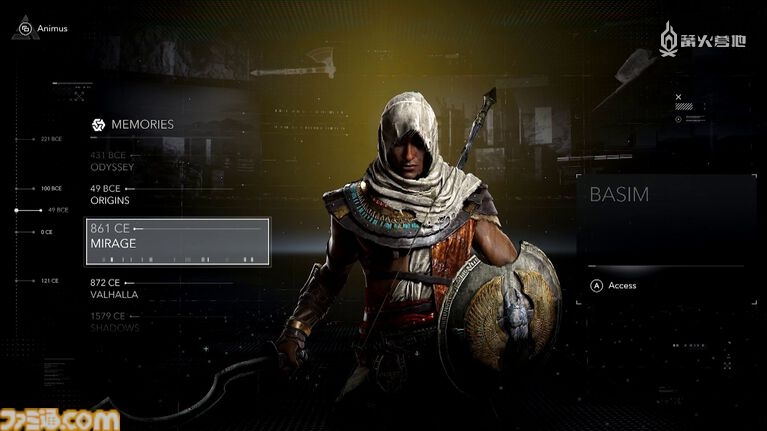This screenshot has width=767, height=431.
Task: Click the 49 BCE timeline marker
Action: [55, 210]
